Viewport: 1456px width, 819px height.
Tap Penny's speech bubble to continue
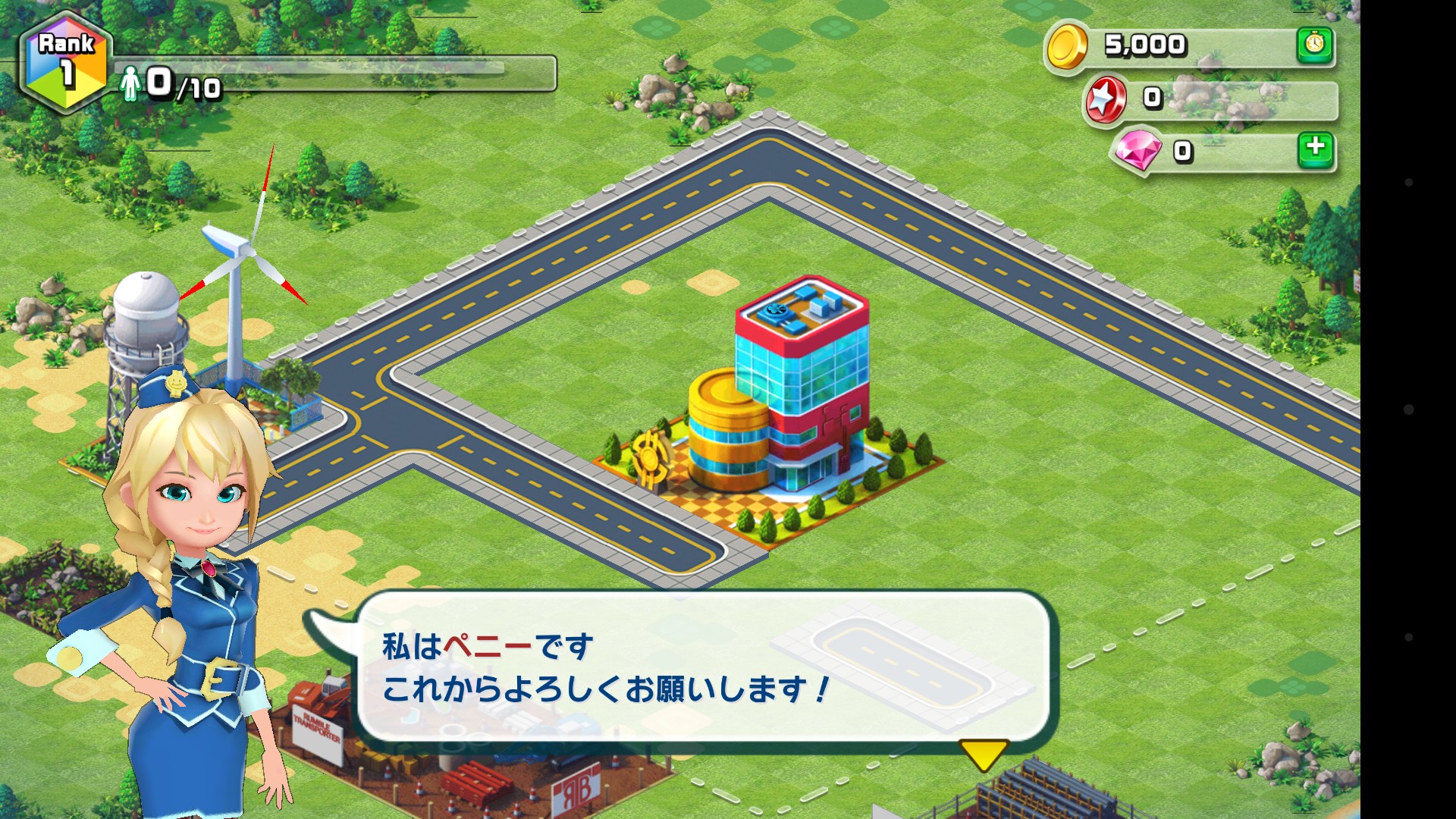(701, 667)
